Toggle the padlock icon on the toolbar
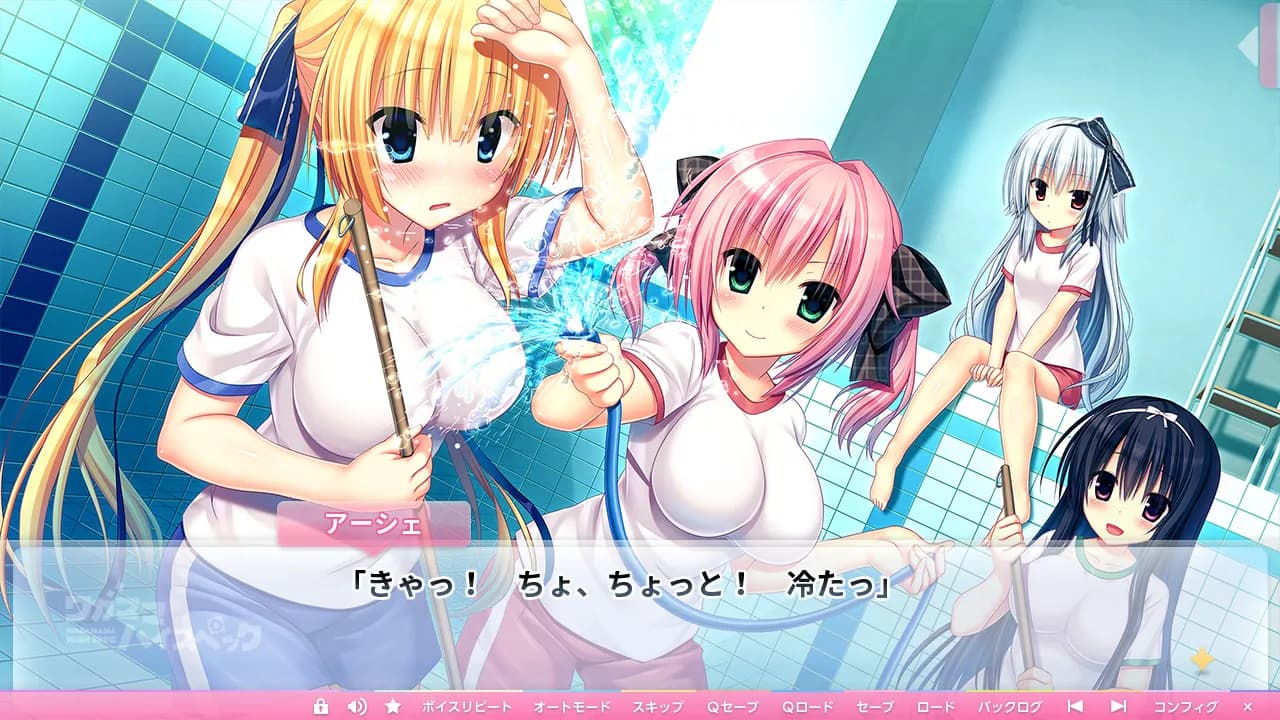This screenshot has height=720, width=1280. click(320, 705)
